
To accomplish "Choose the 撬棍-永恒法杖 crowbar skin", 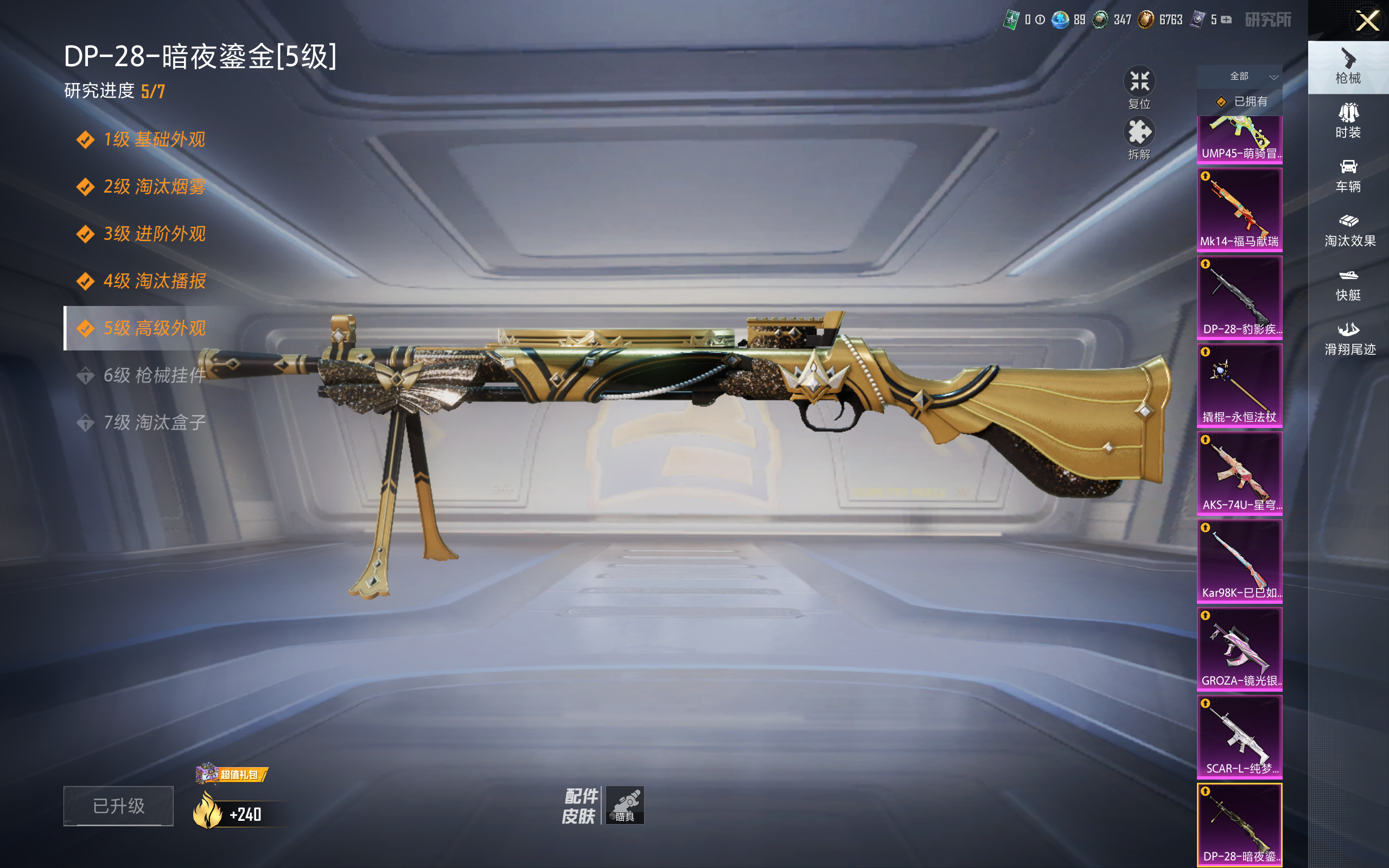I will click(1239, 385).
